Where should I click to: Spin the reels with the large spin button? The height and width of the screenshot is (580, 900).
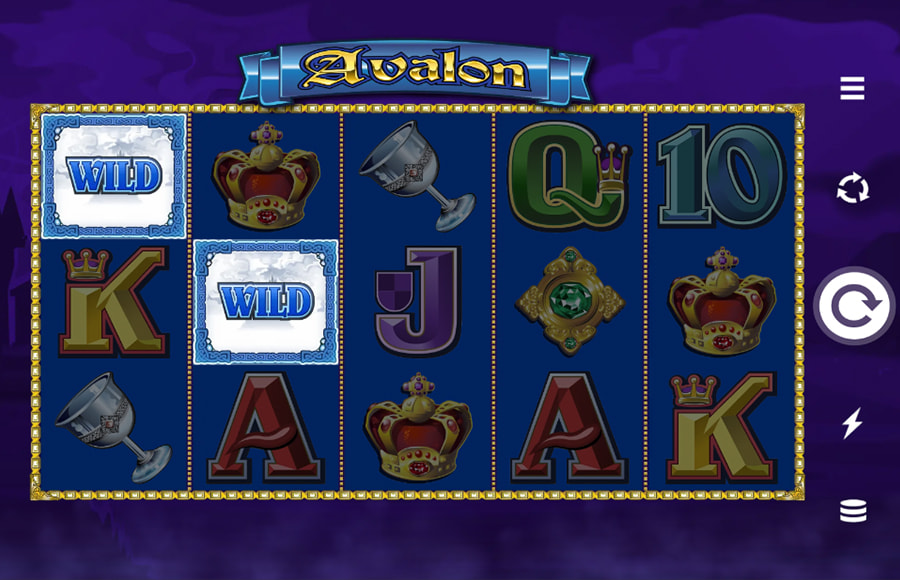point(853,306)
